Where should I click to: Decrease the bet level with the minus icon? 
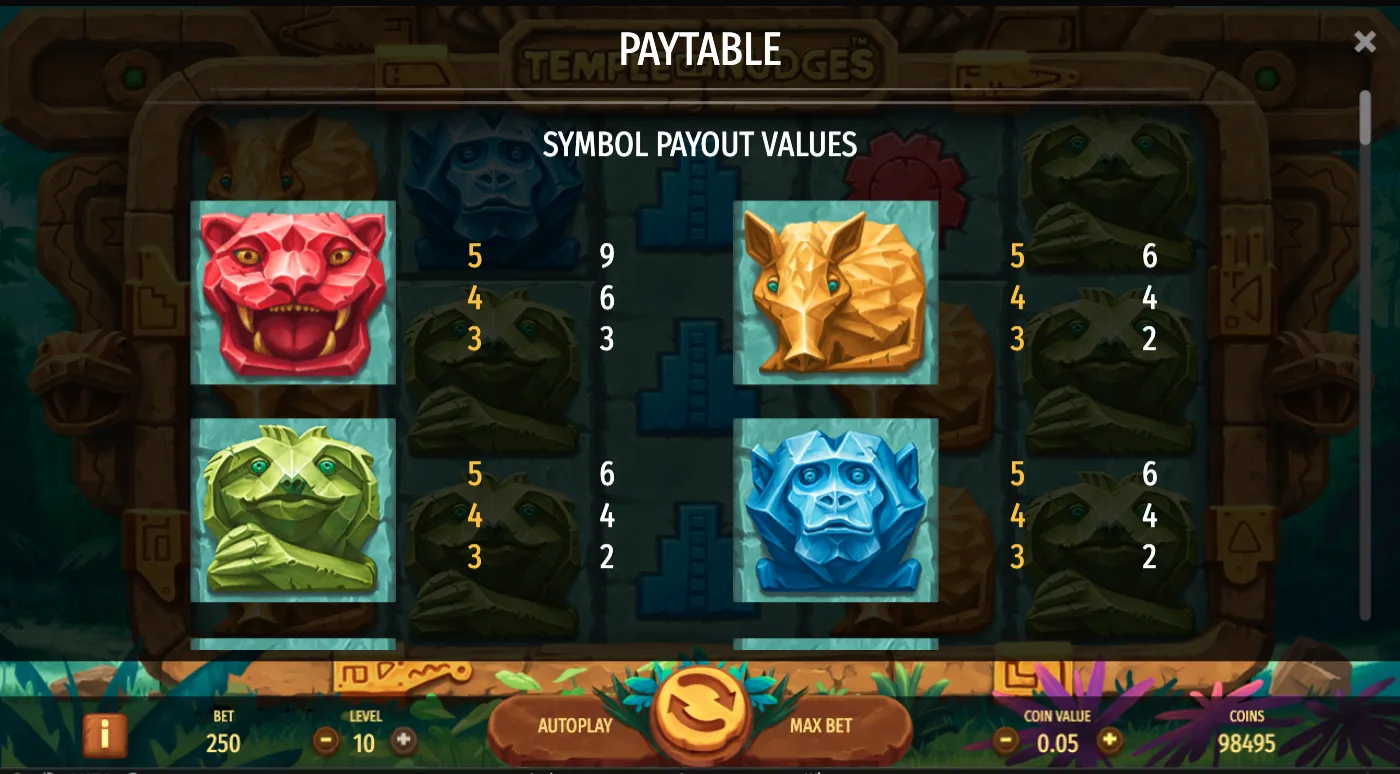coord(328,741)
